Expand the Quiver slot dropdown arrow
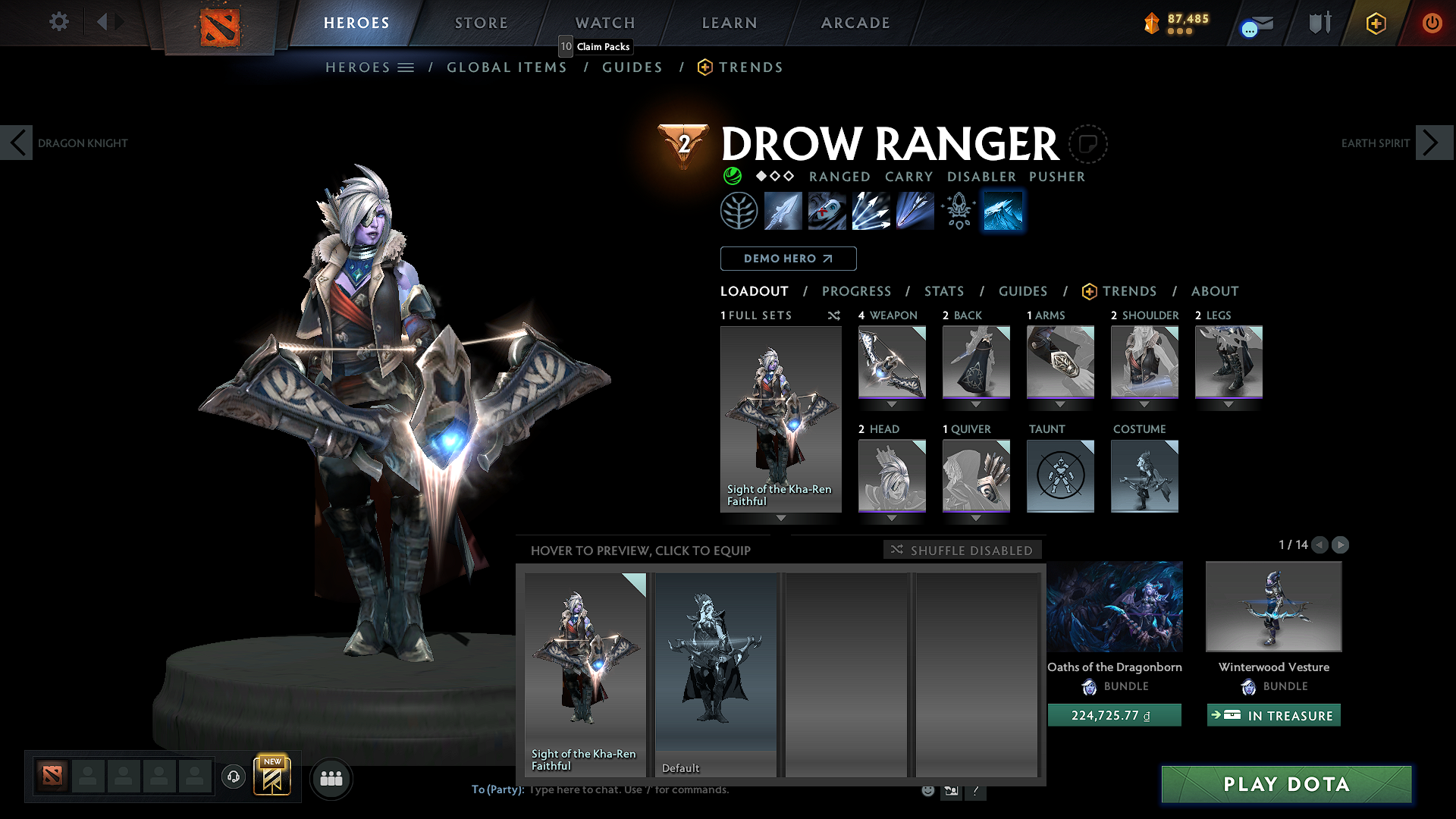This screenshot has height=819, width=1456. pyautogui.click(x=976, y=519)
